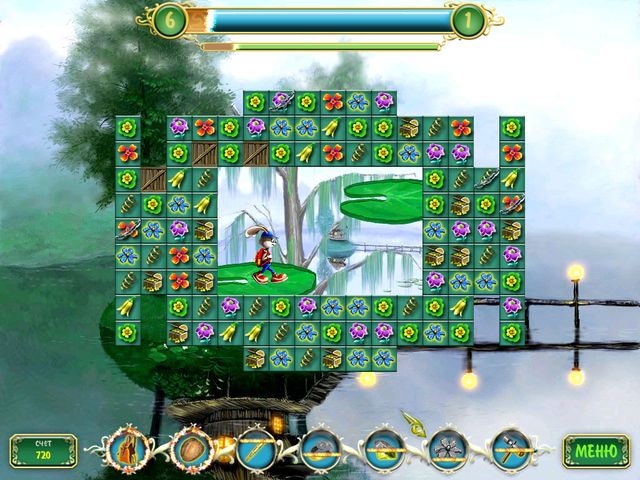The width and height of the screenshot is (640, 480).
Task: Choose the red-orange figure power-up
Action: [x=126, y=451]
